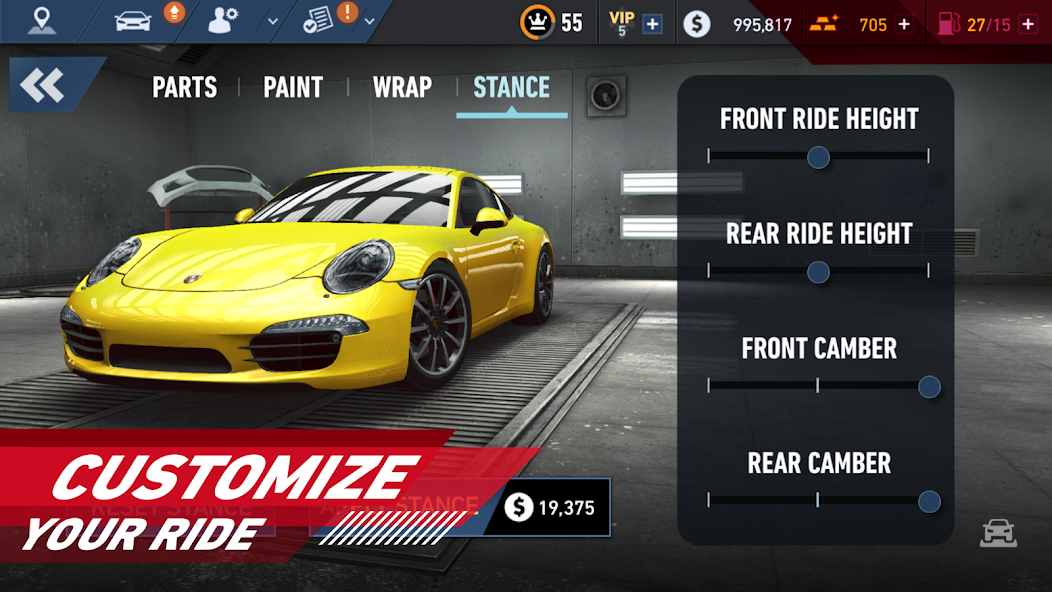Refill fuel using the plus button
This screenshot has width=1052, height=592.
pyautogui.click(x=1027, y=24)
